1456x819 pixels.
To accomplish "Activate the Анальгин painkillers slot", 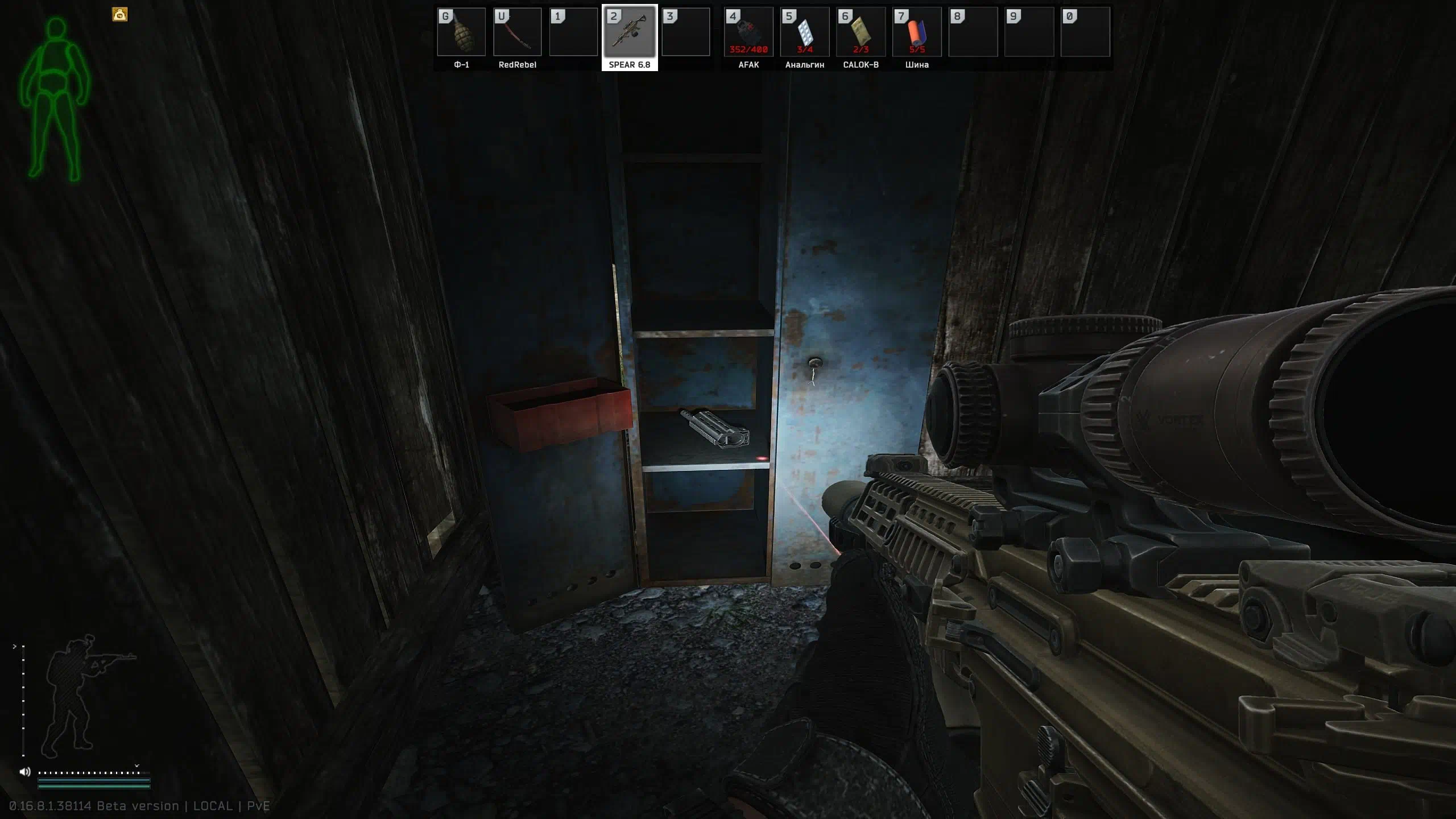I will (804, 32).
